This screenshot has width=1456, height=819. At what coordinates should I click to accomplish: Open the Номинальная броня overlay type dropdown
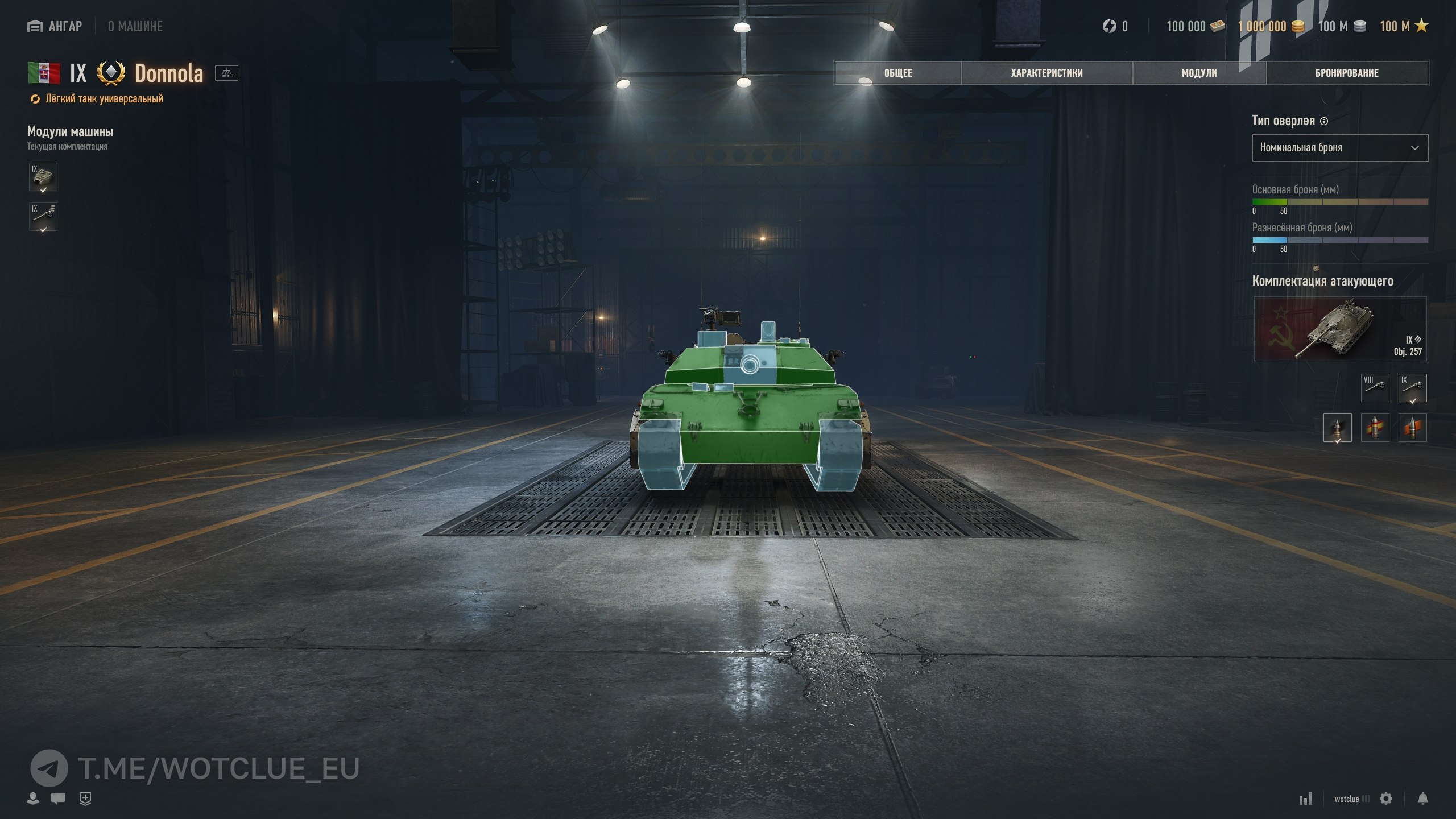click(1339, 148)
